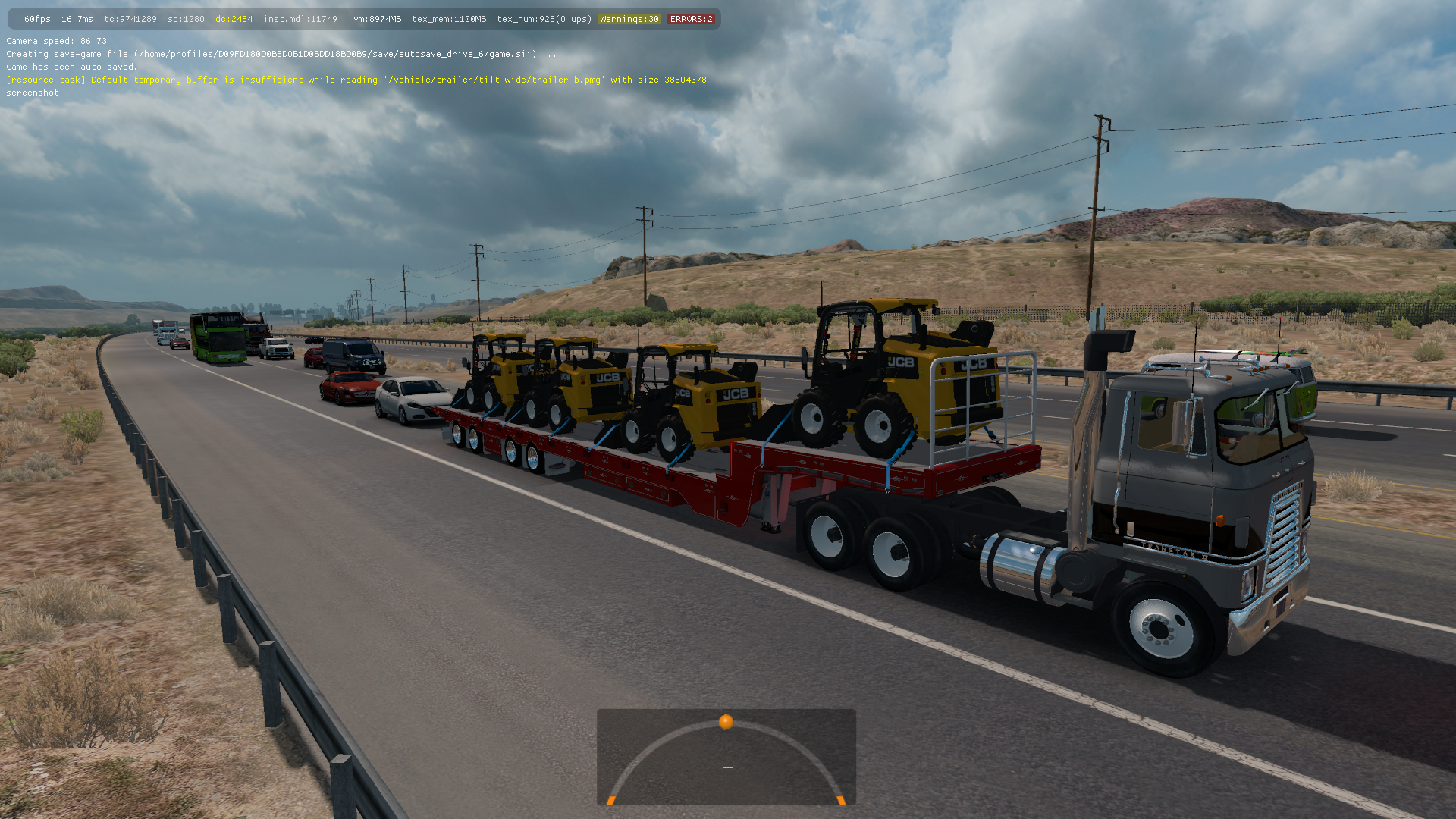Click the tex_num:925 texture counter
This screenshot has width=1456, height=819.
[x=543, y=18]
